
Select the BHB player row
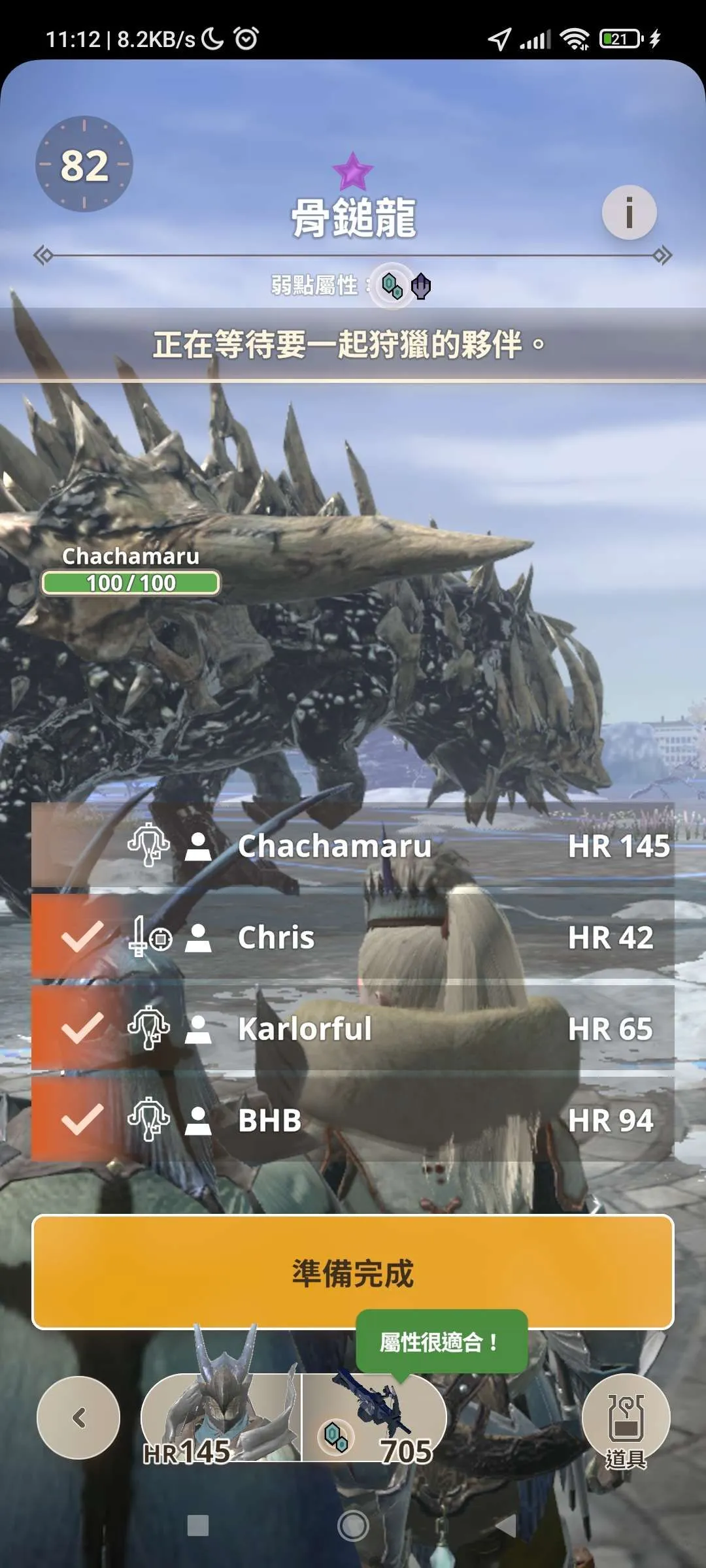pyautogui.click(x=353, y=1120)
